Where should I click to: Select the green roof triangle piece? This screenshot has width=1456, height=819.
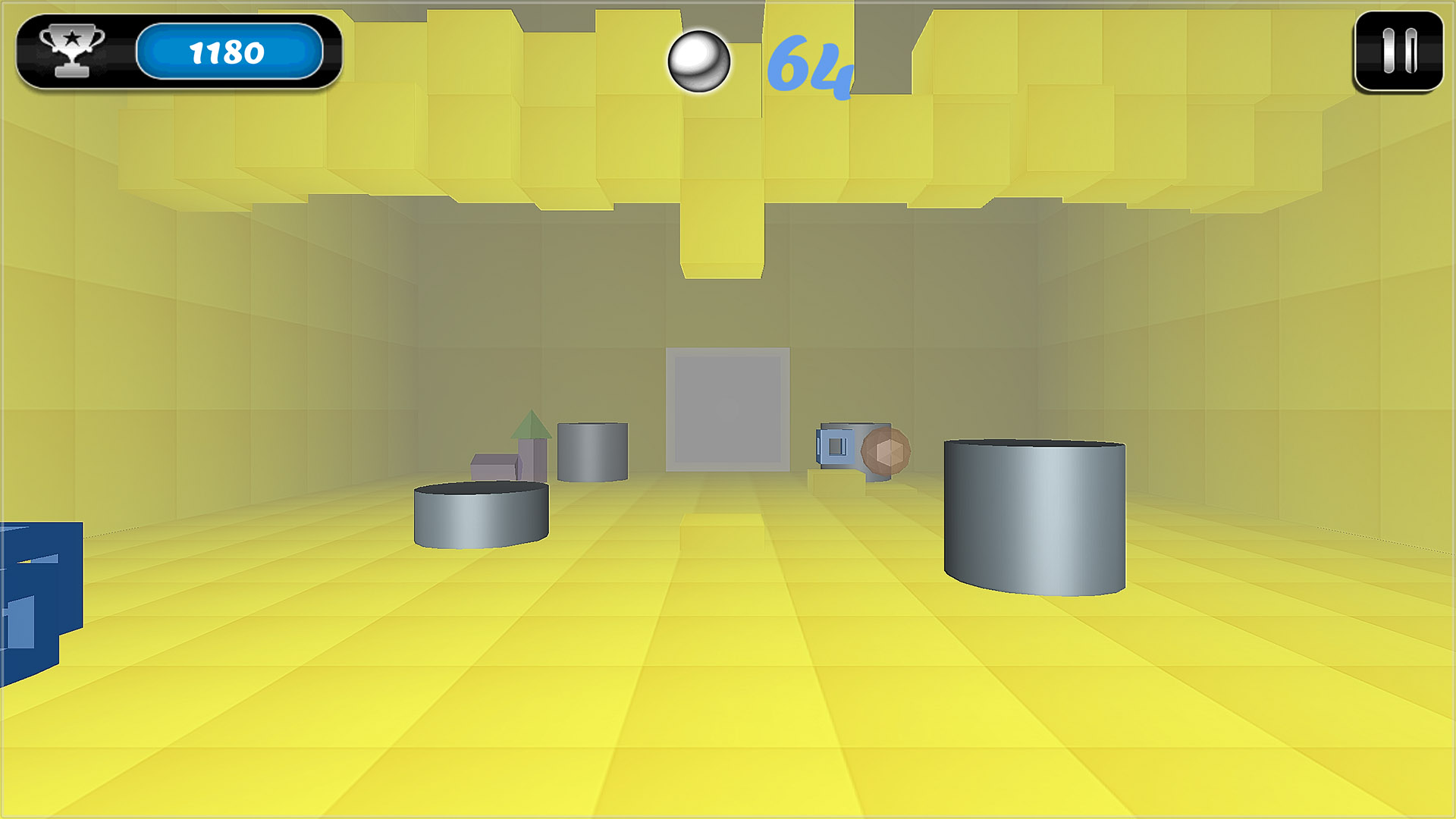[531, 425]
